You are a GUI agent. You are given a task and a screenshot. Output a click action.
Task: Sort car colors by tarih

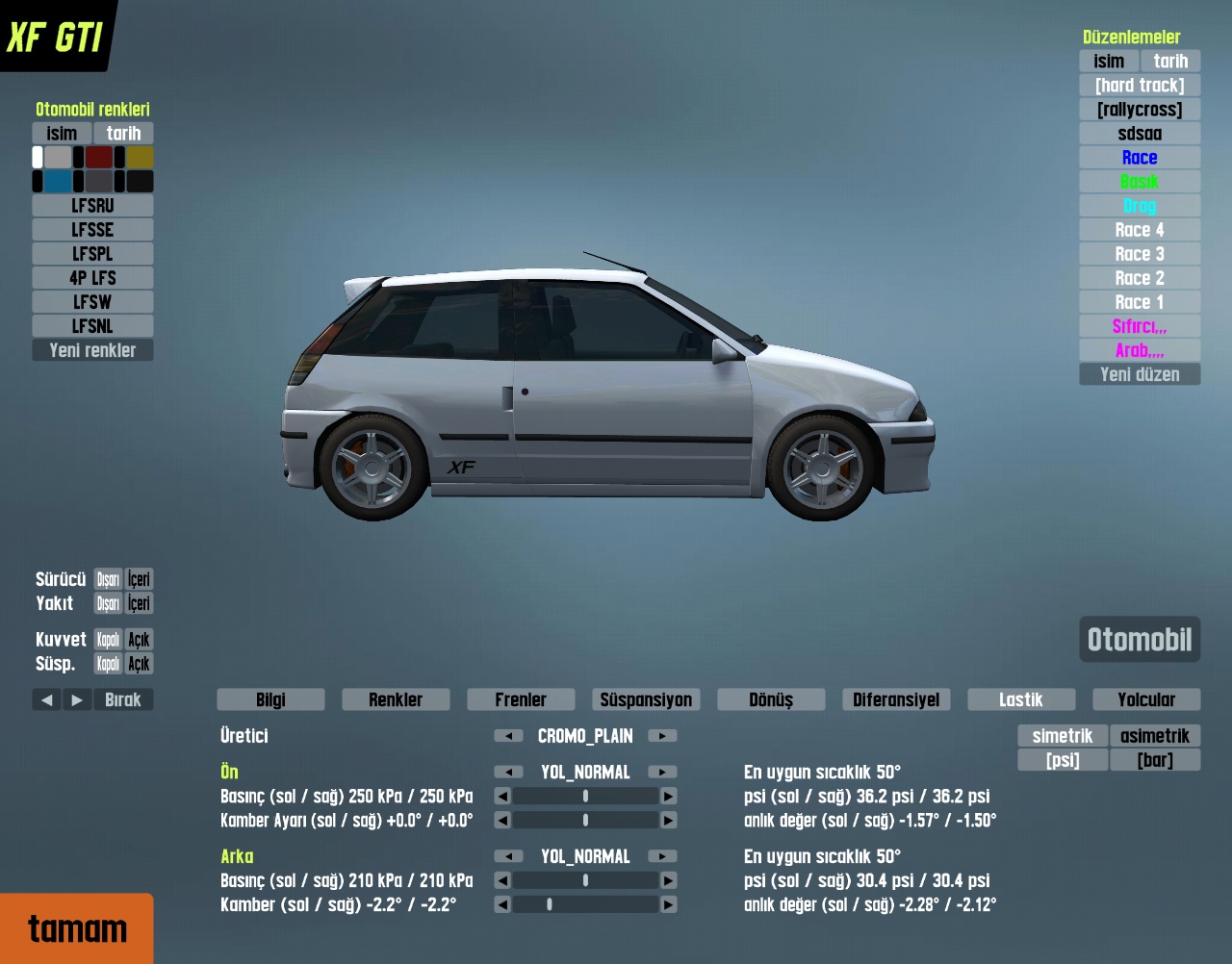(x=123, y=134)
